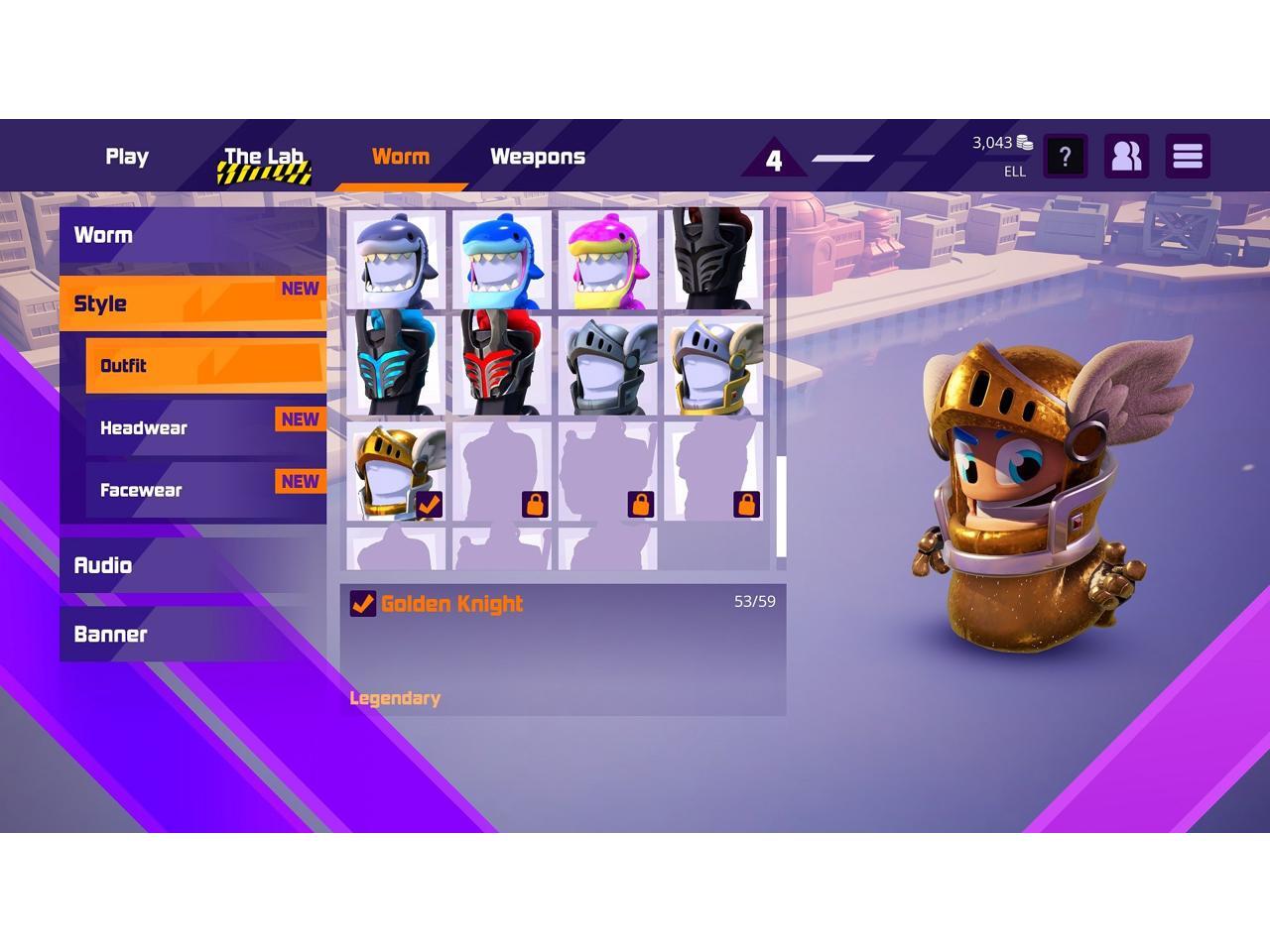1270x952 pixels.
Task: Show the Facewear subcategory
Action: (x=205, y=490)
